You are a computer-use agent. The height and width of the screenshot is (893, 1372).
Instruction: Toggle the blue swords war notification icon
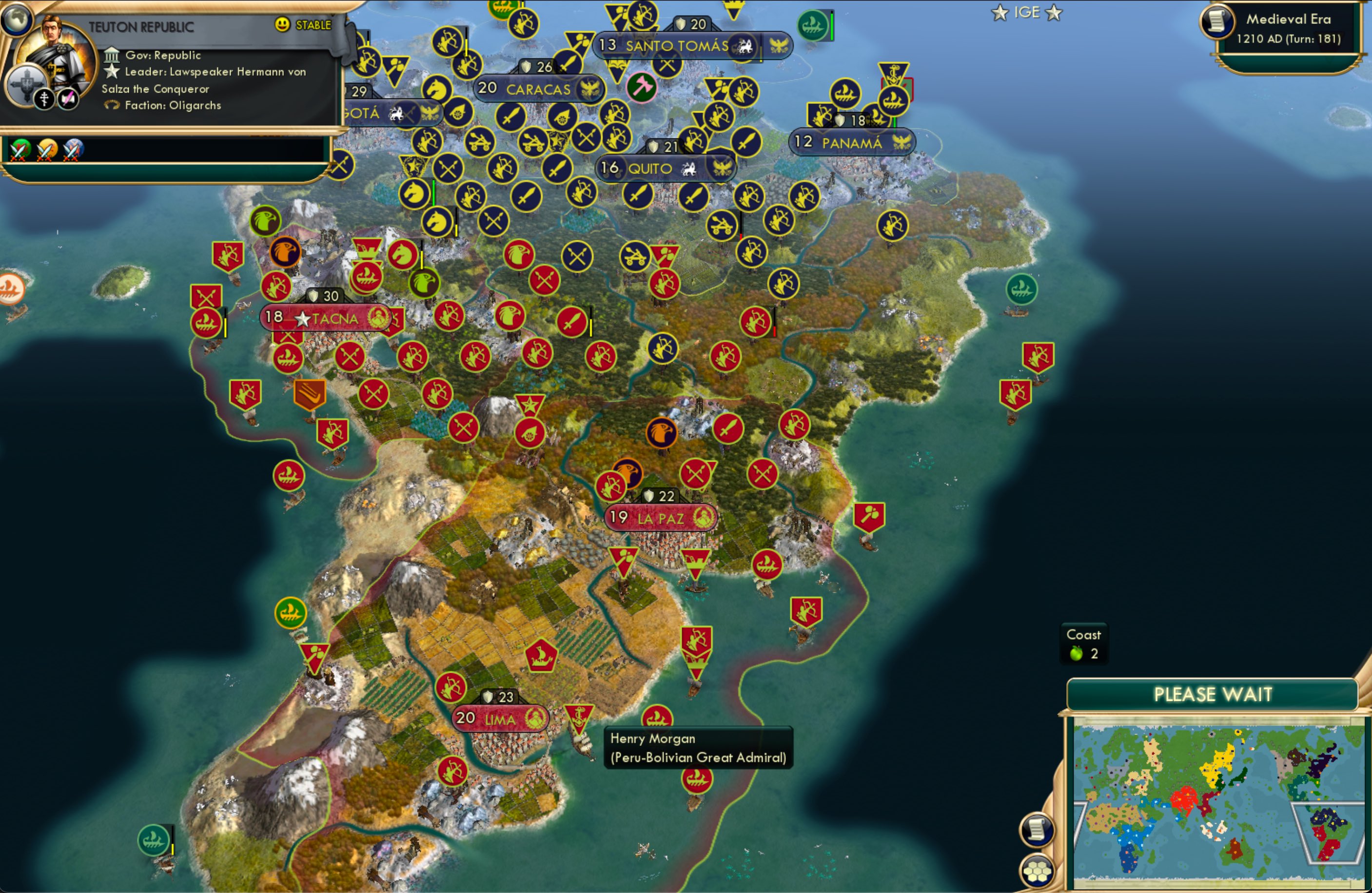point(71,151)
